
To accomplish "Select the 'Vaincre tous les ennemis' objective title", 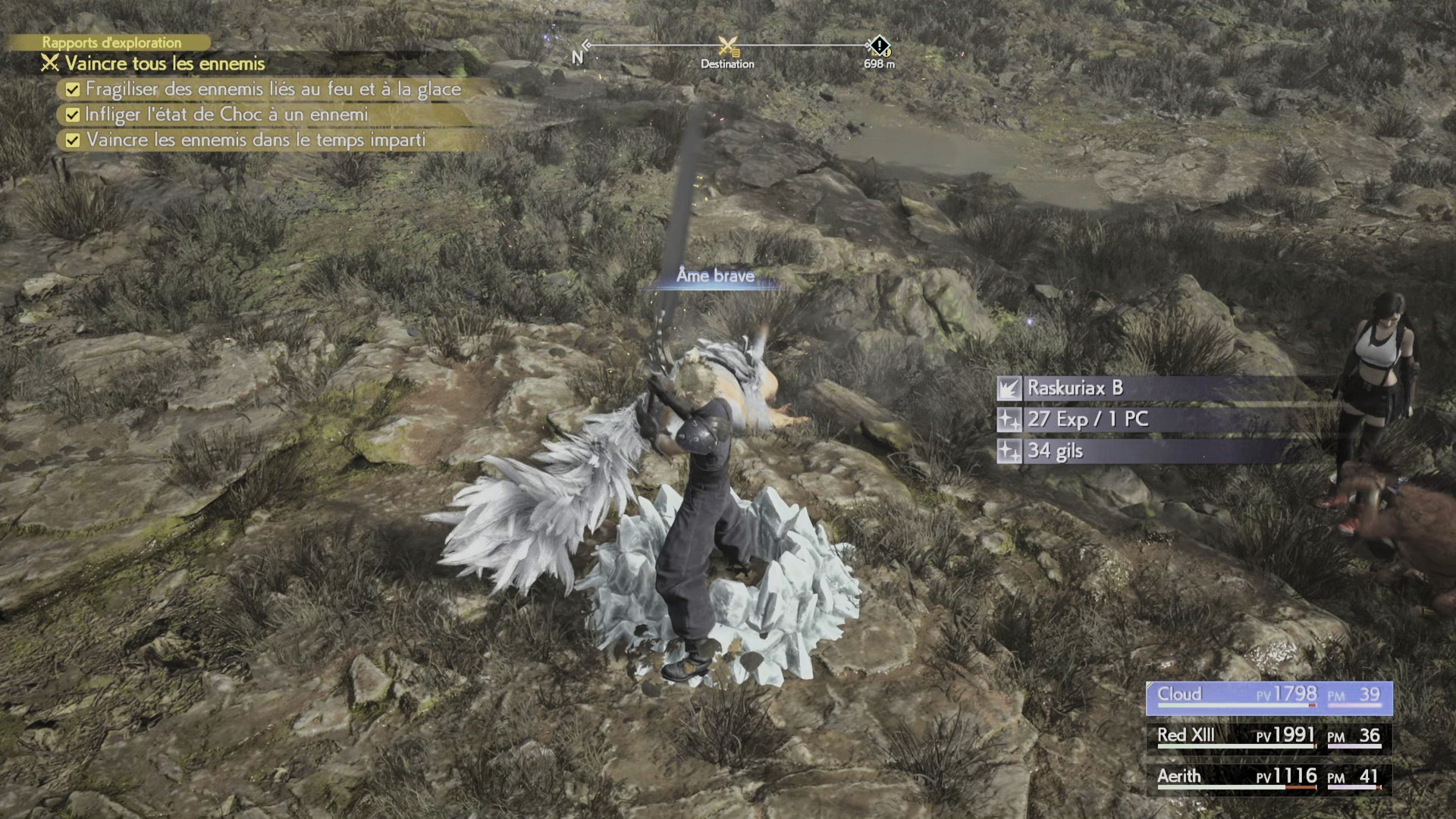I will point(165,64).
